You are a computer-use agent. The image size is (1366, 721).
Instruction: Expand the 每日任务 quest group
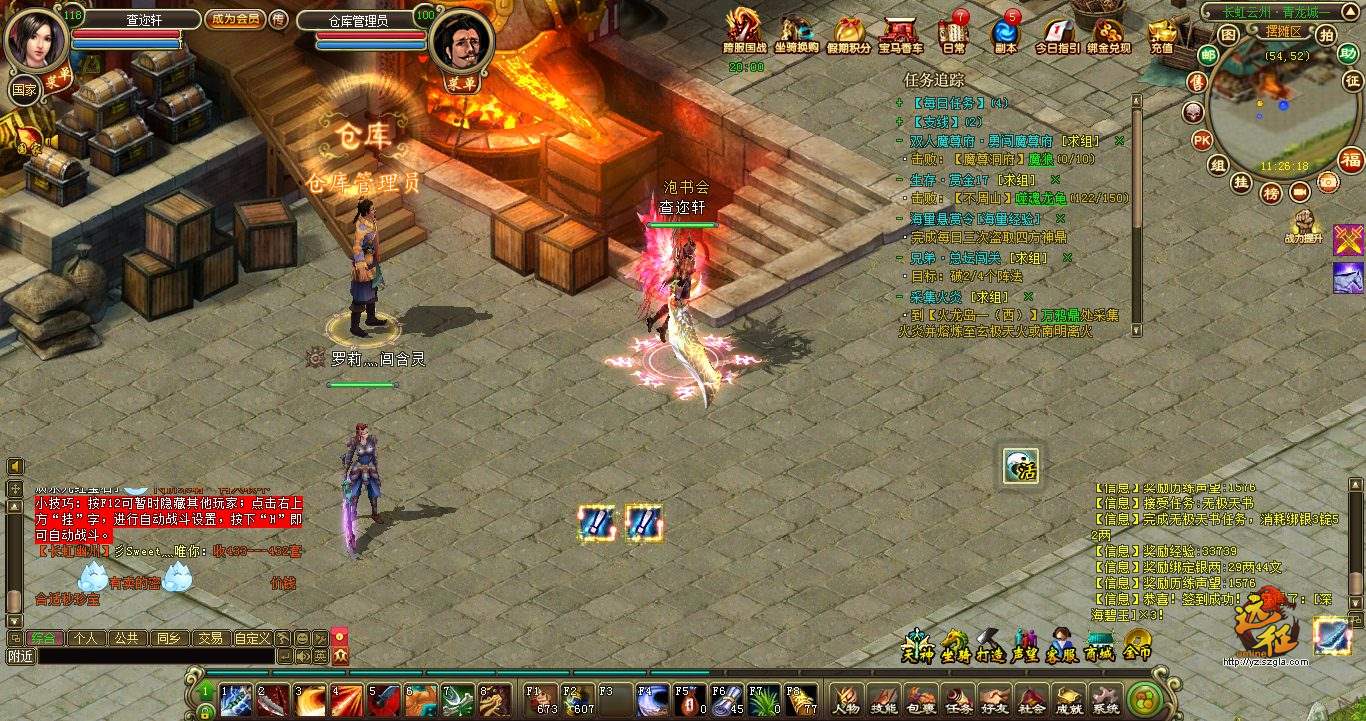[900, 103]
